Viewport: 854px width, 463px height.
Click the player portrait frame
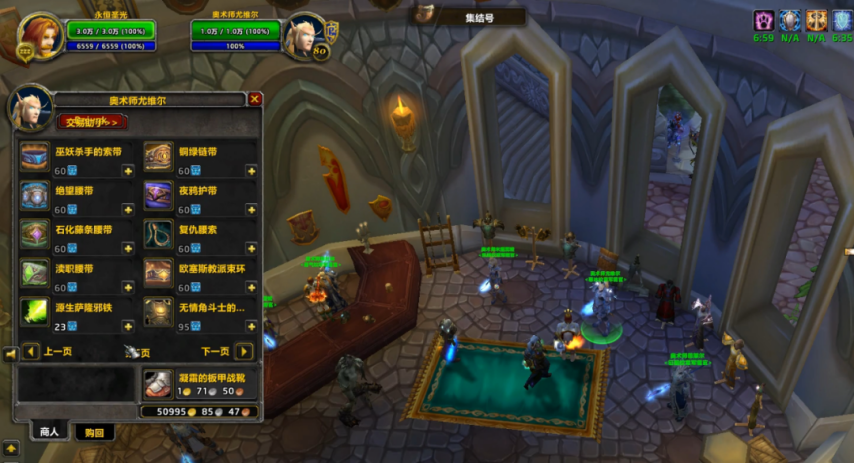[39, 37]
